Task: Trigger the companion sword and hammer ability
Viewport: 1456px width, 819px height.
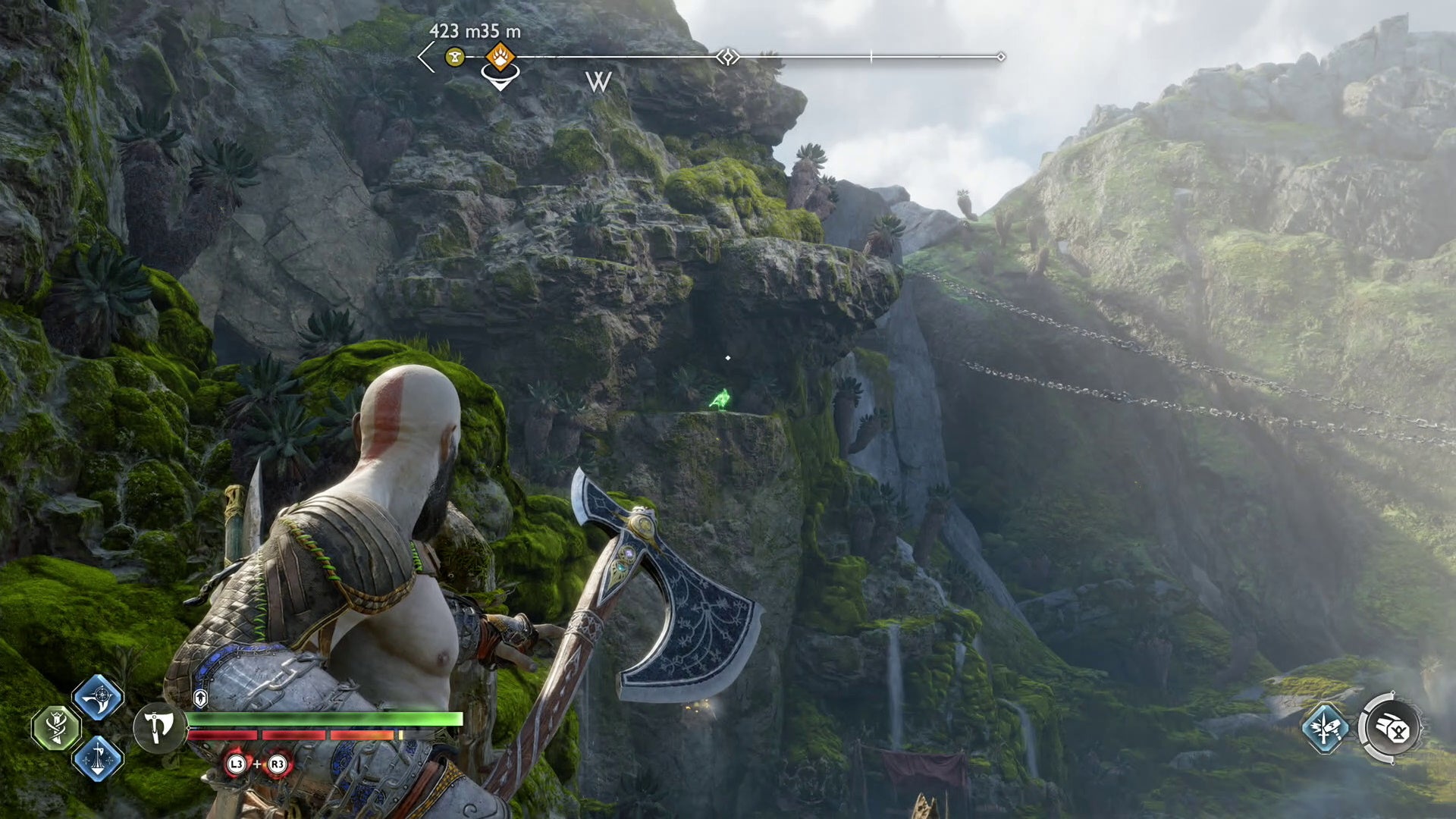Action: click(x=1325, y=728)
